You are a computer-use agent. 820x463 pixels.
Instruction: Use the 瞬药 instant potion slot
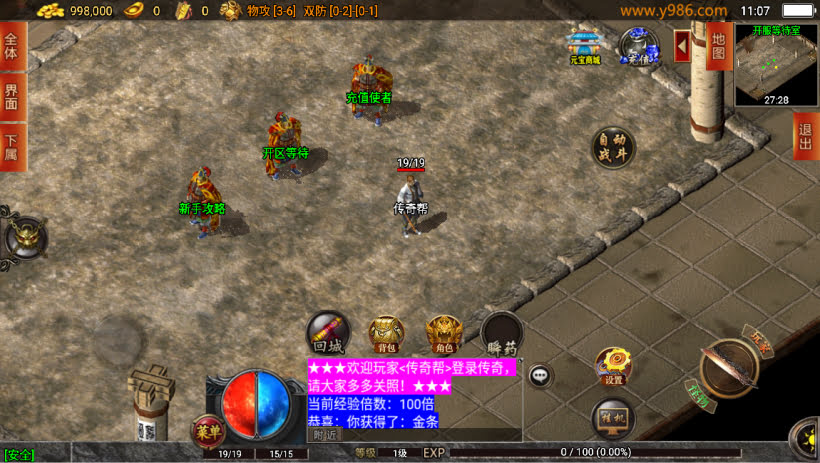[x=502, y=336]
